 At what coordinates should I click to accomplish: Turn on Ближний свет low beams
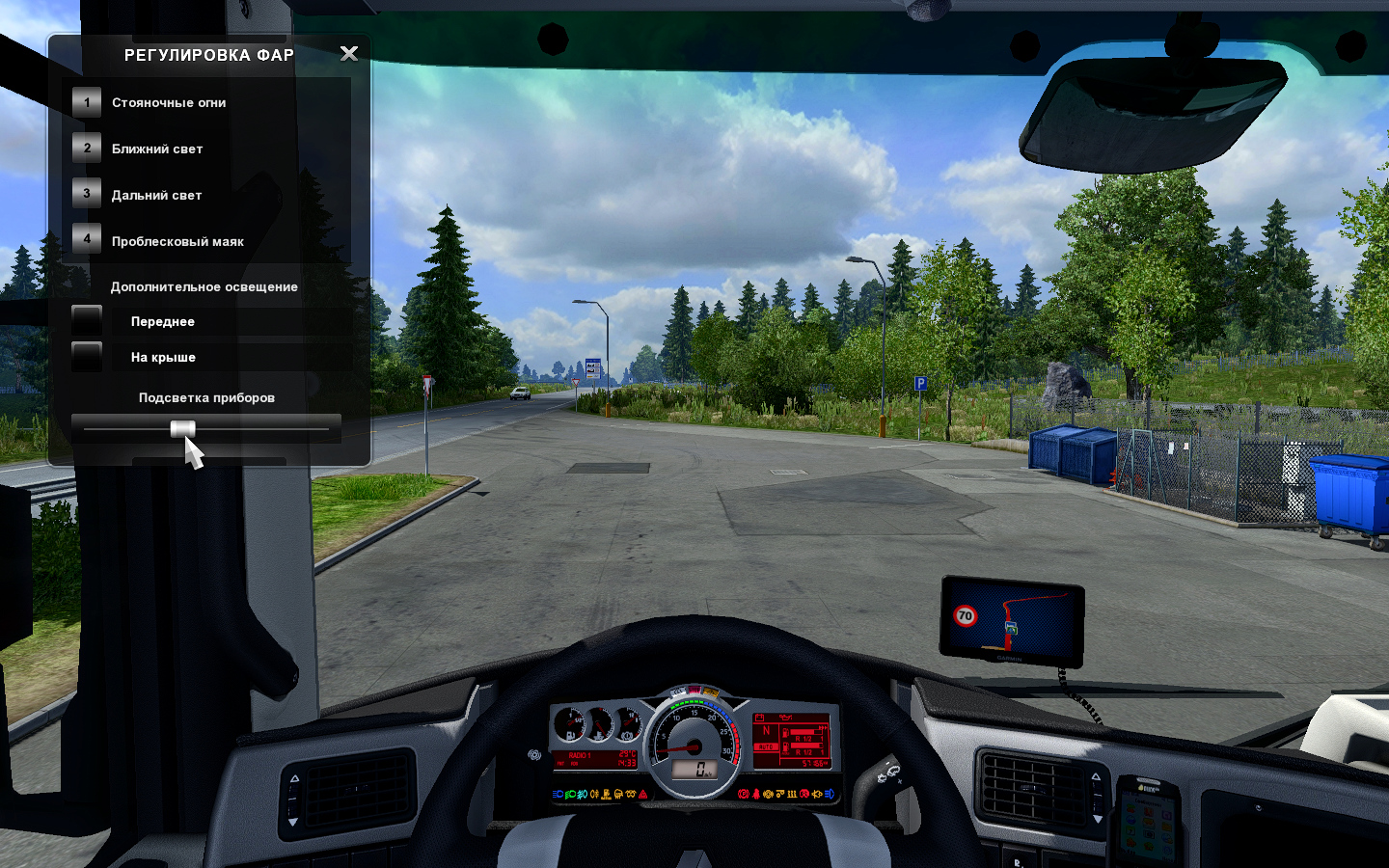tap(87, 149)
